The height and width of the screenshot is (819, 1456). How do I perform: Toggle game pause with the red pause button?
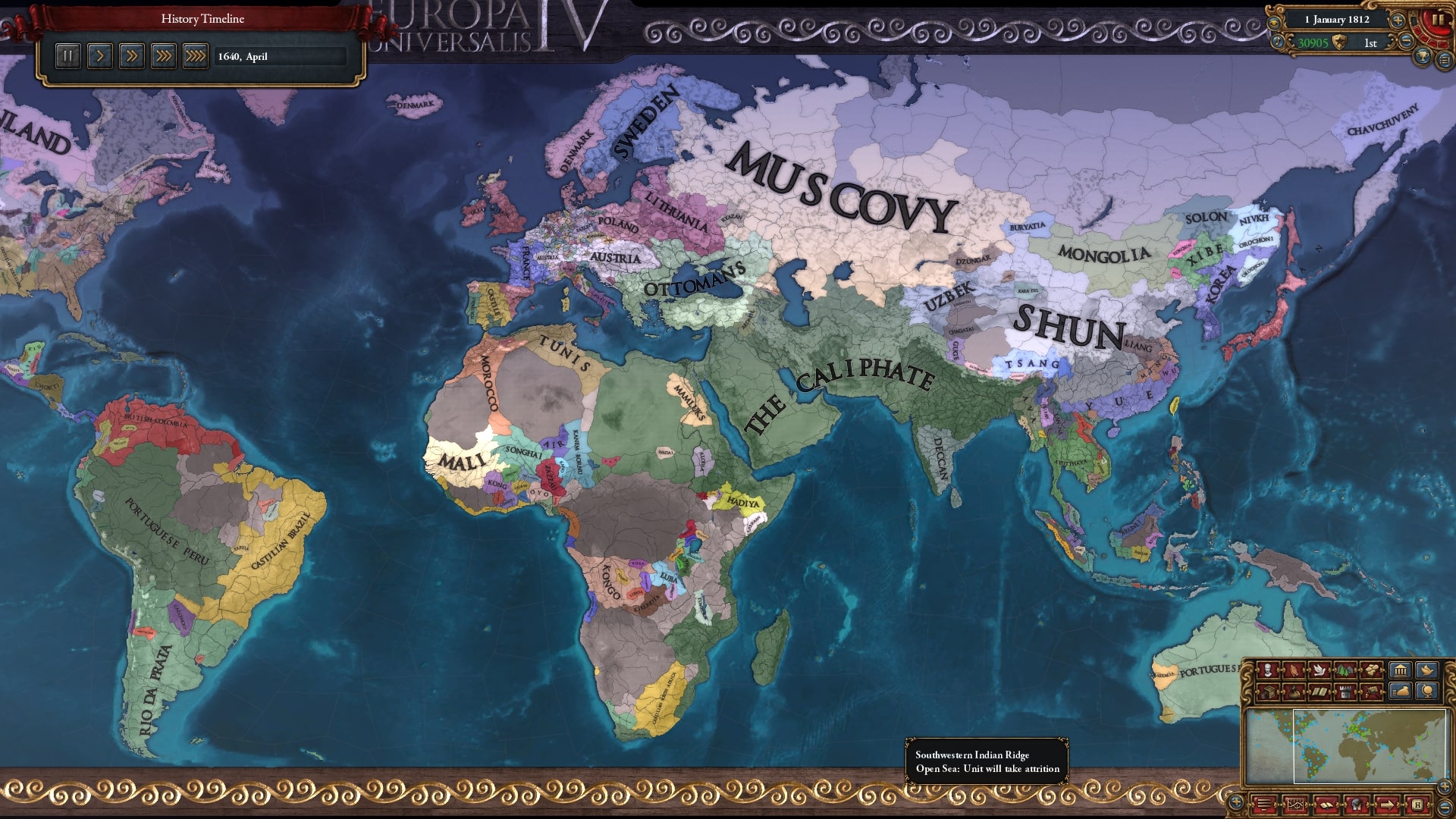[1439, 19]
